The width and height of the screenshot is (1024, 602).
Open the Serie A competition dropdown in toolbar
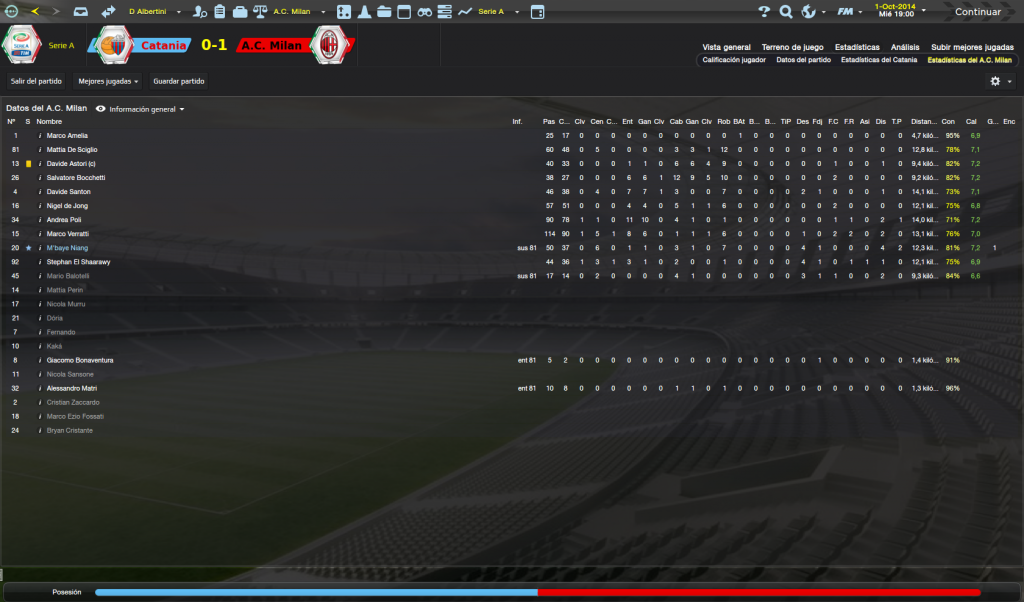[x=494, y=12]
